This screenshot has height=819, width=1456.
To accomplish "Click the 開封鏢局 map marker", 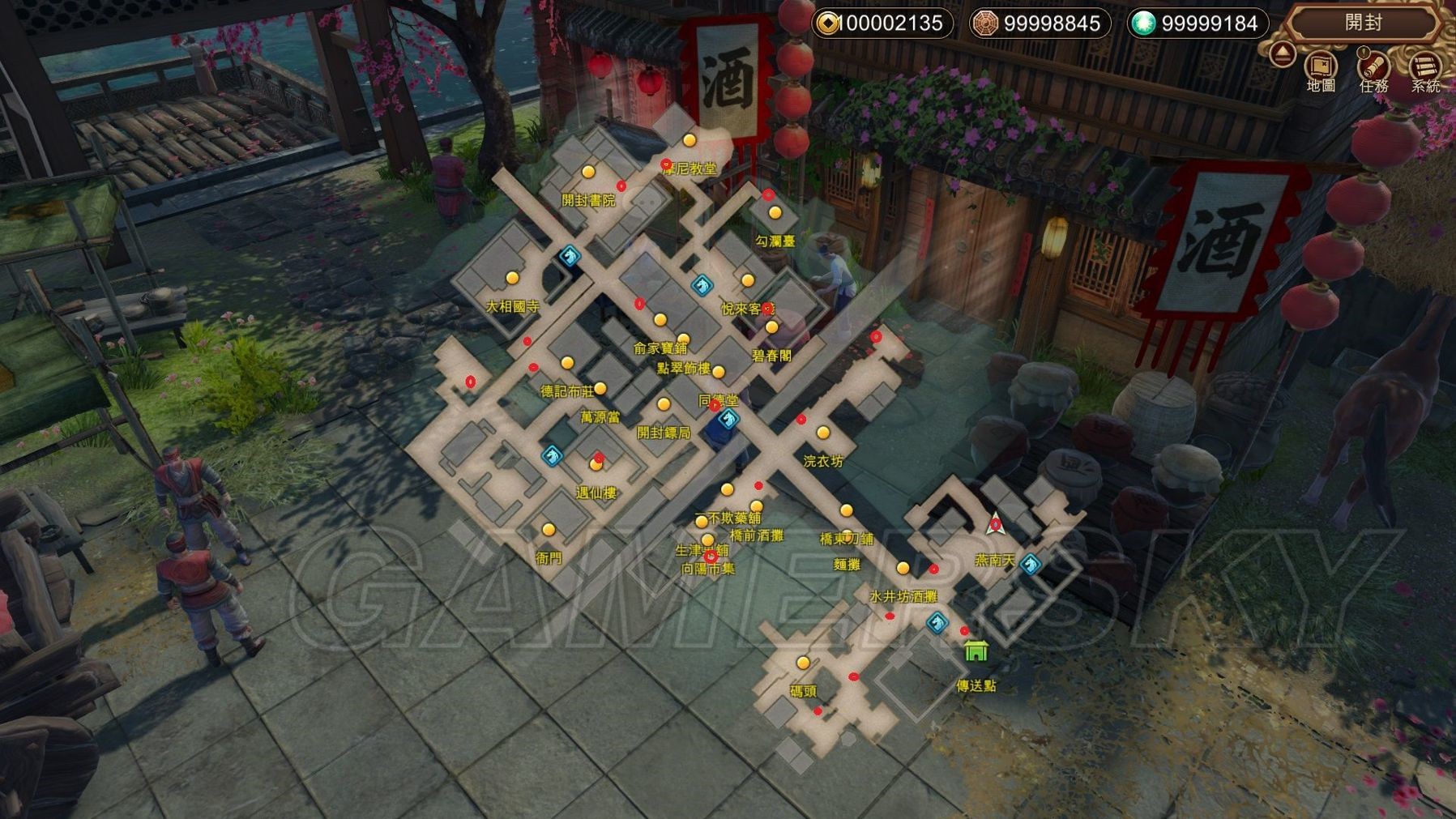I will click(664, 404).
